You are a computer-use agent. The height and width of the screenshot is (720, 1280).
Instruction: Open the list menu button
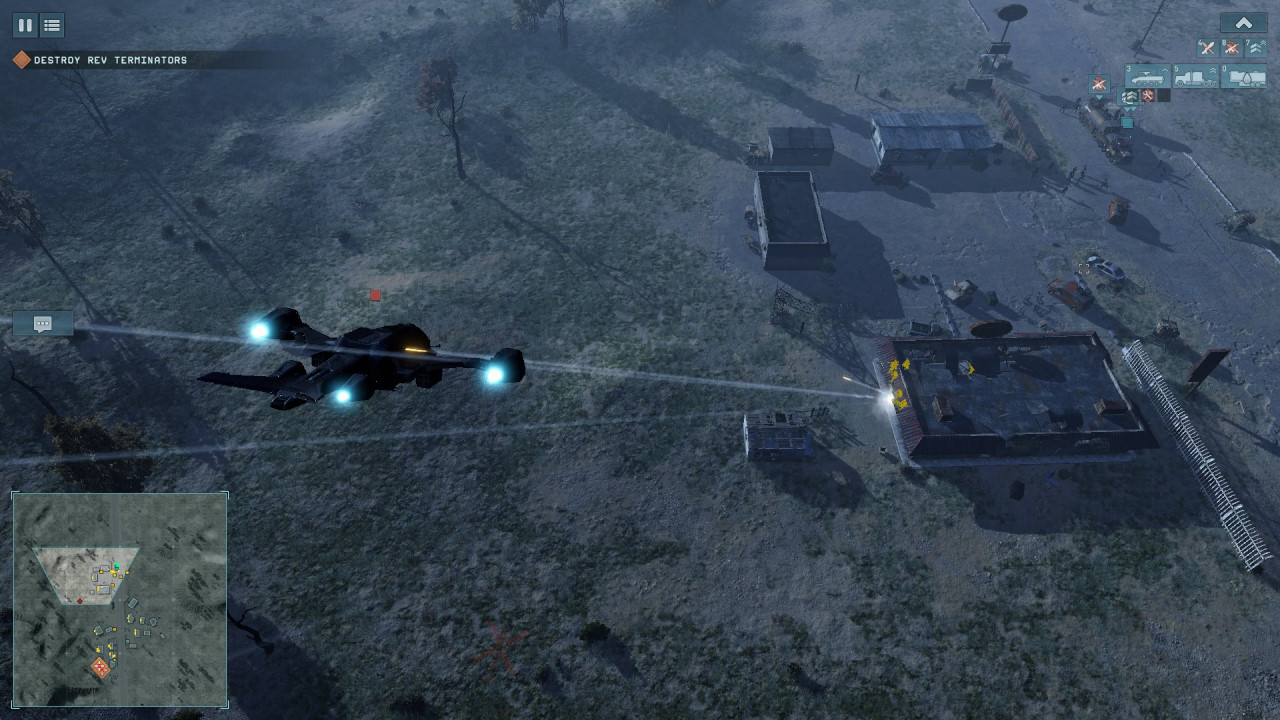(52, 25)
